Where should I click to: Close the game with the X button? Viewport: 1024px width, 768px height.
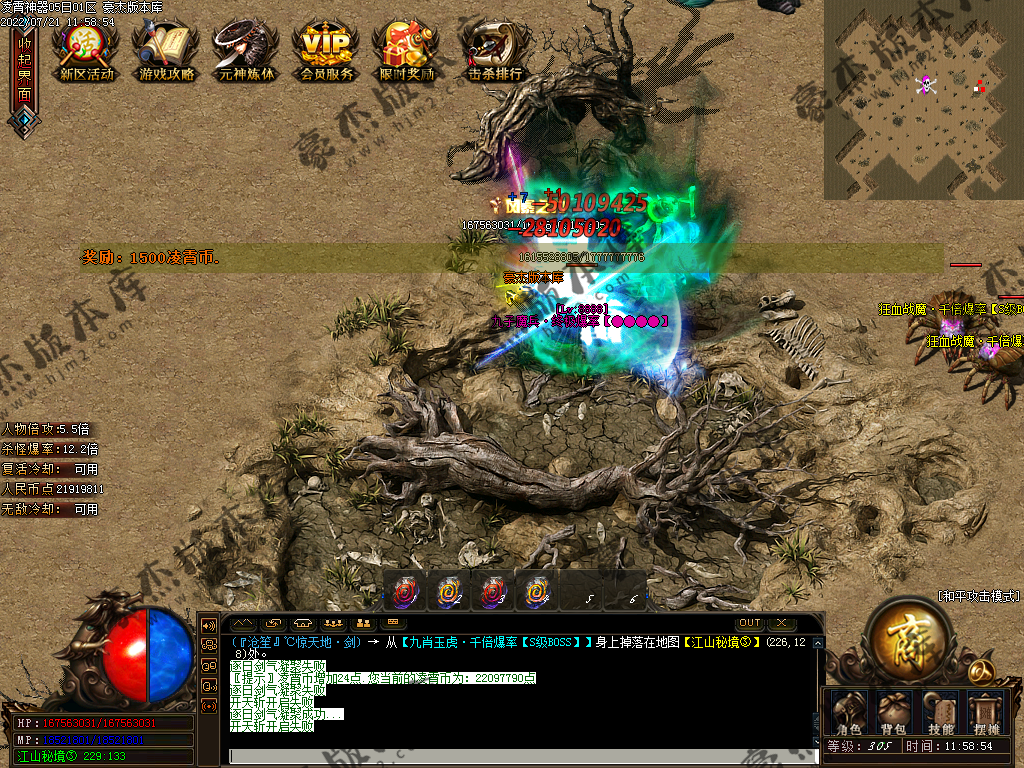[x=781, y=623]
